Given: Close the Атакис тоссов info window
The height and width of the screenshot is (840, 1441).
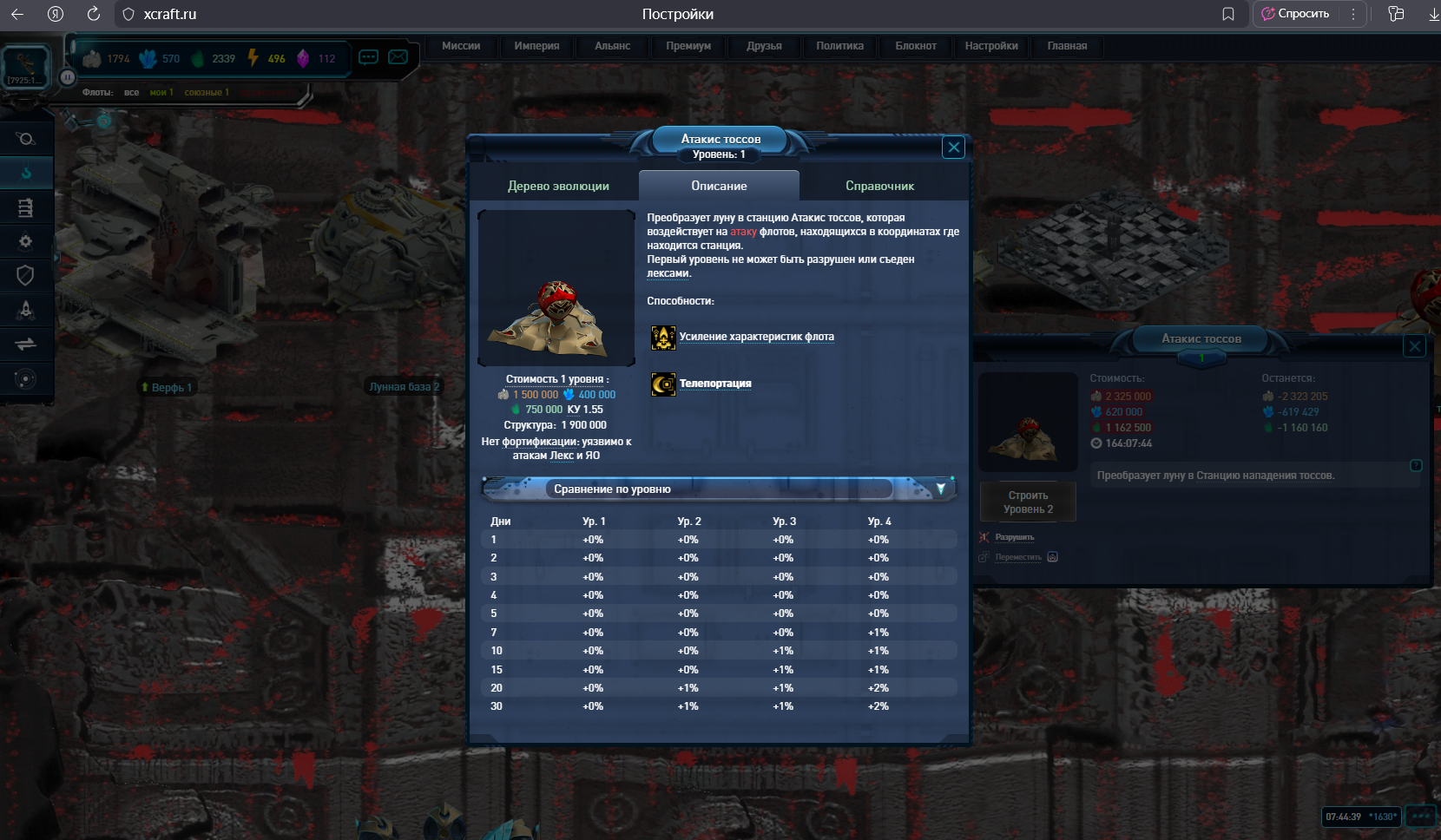Looking at the screenshot, I should pos(953,148).
